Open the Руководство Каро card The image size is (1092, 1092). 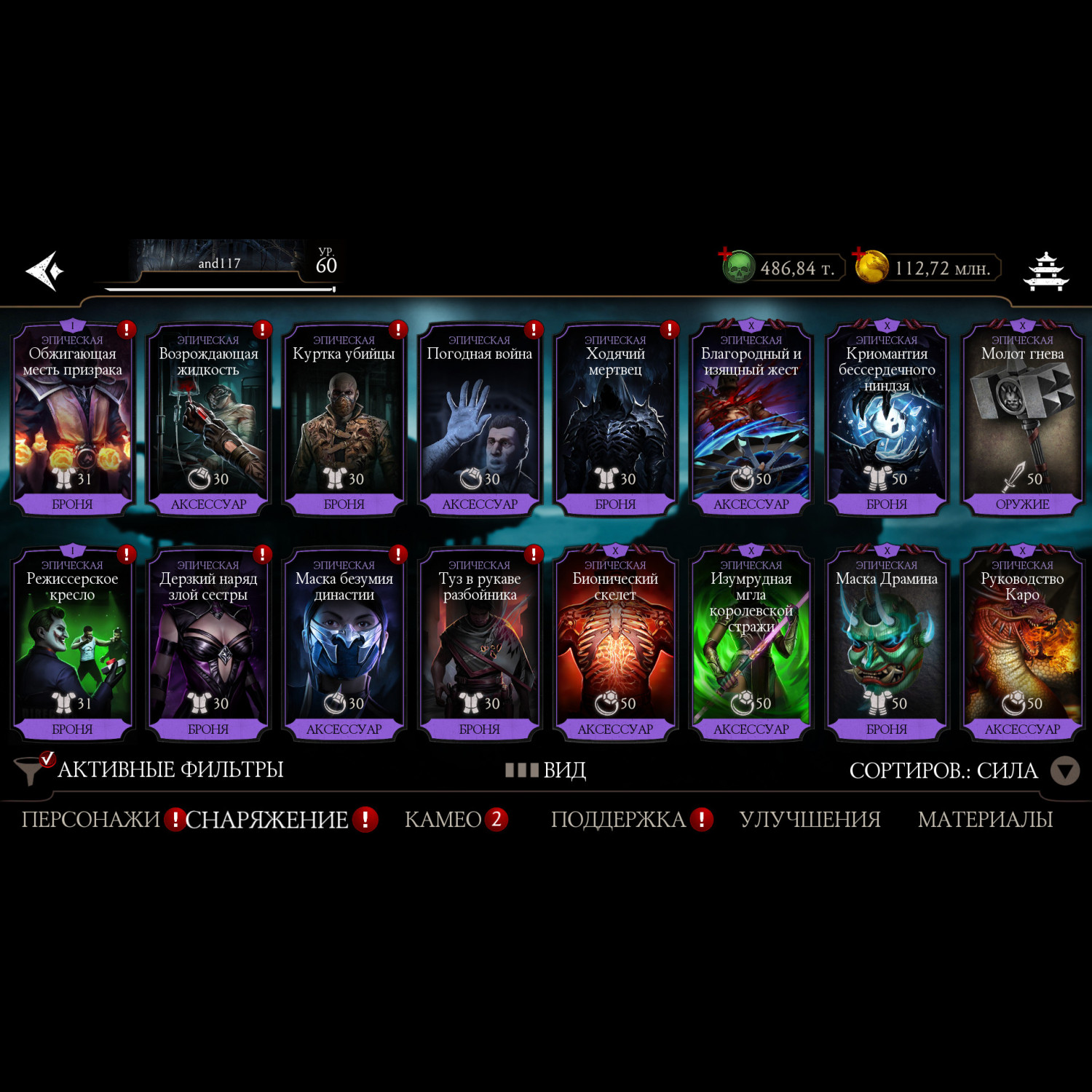[1022, 645]
